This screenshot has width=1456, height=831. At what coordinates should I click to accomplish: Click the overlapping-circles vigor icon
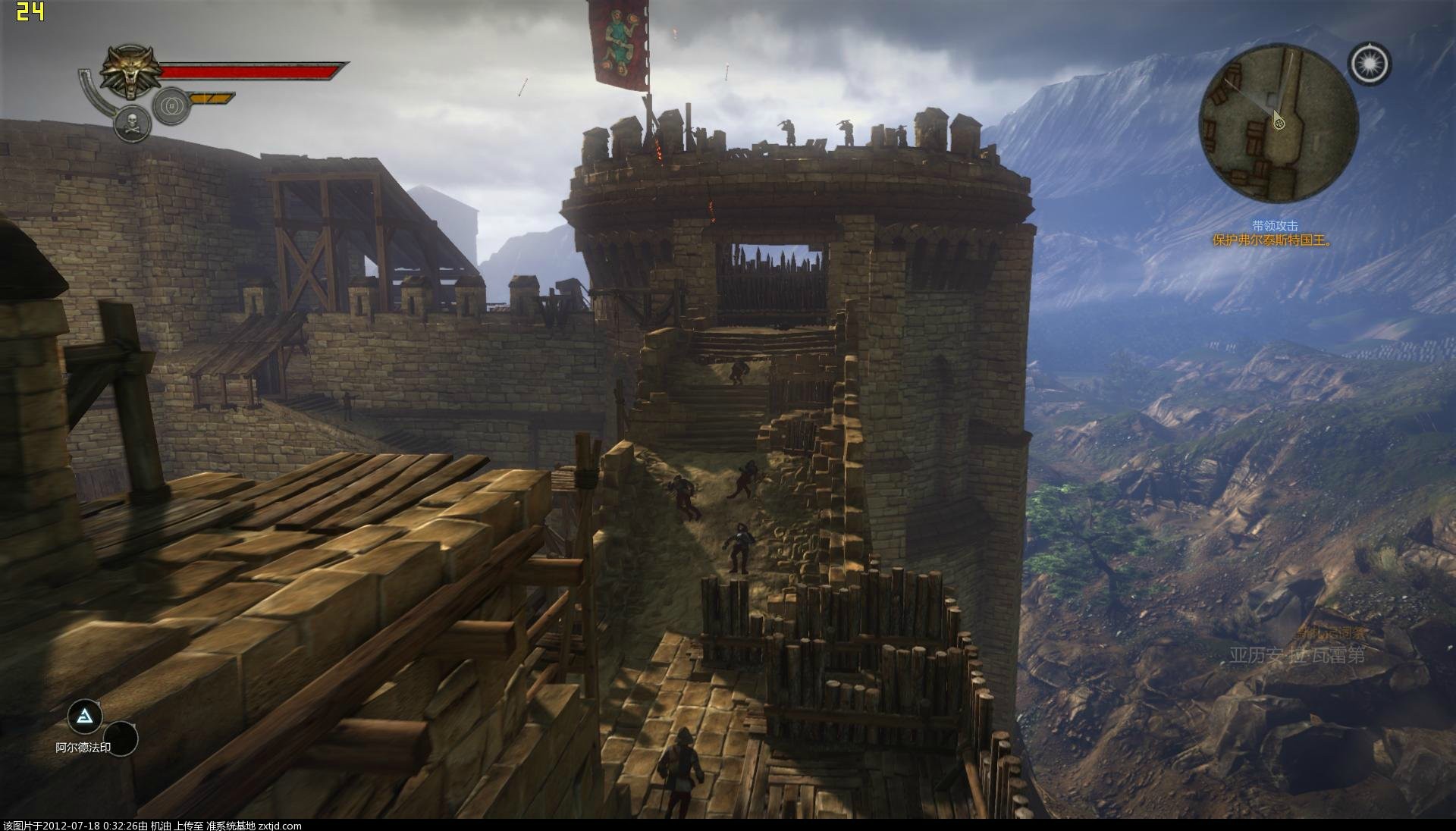click(171, 105)
